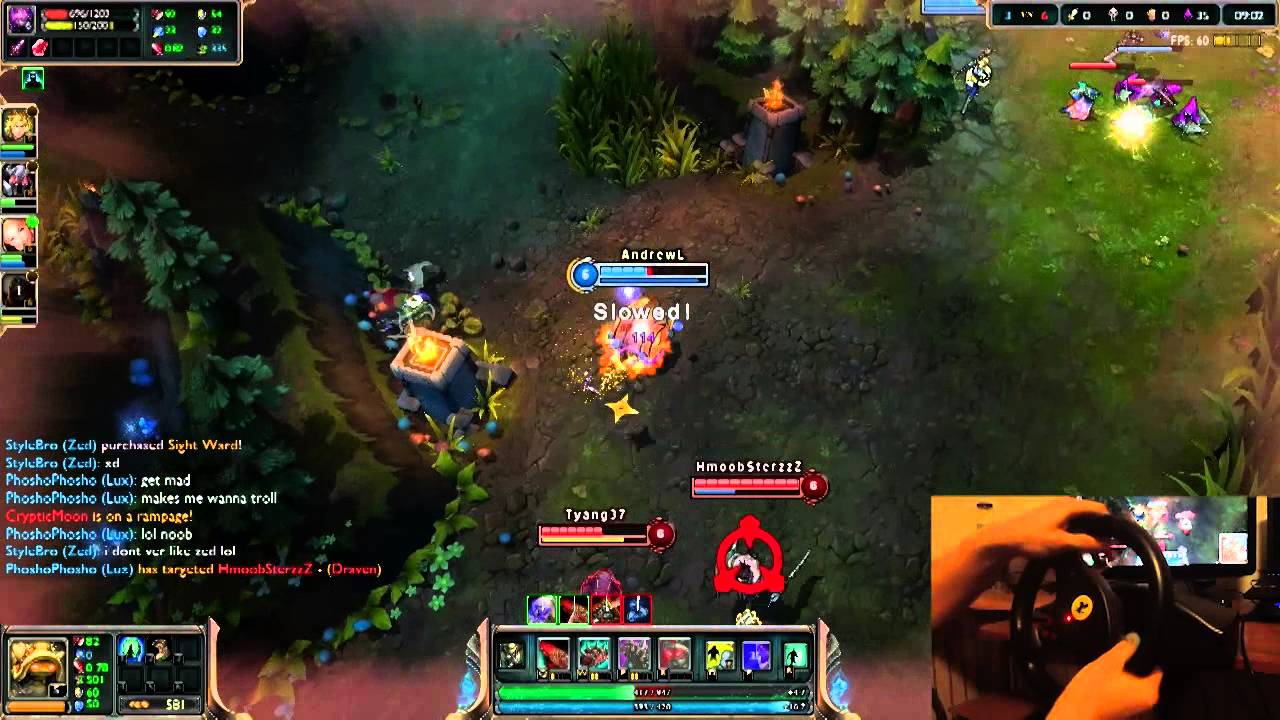
Task: Select the dark hooded ally portrait
Action: (18, 291)
